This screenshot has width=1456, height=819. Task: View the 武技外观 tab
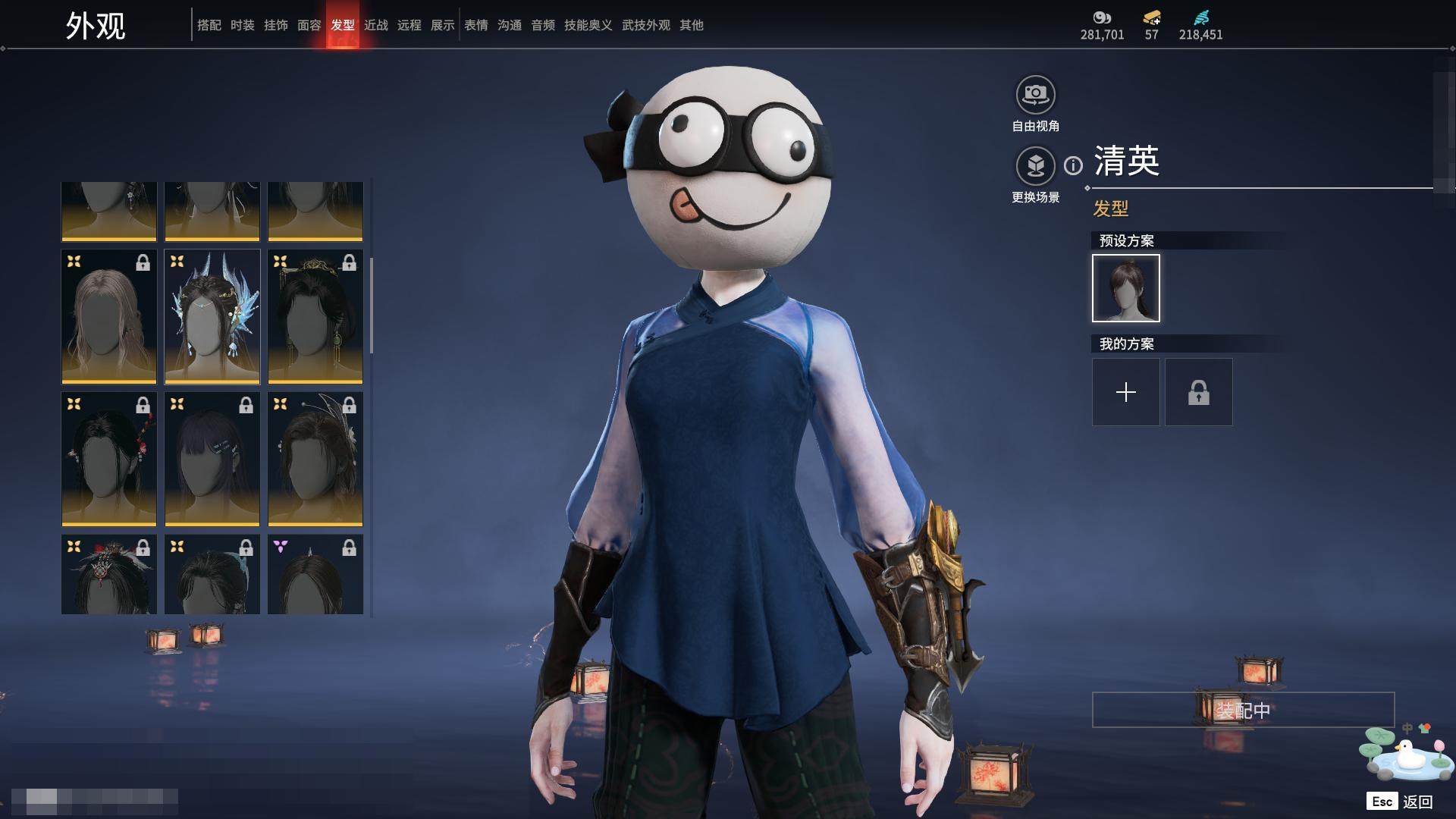tap(645, 25)
